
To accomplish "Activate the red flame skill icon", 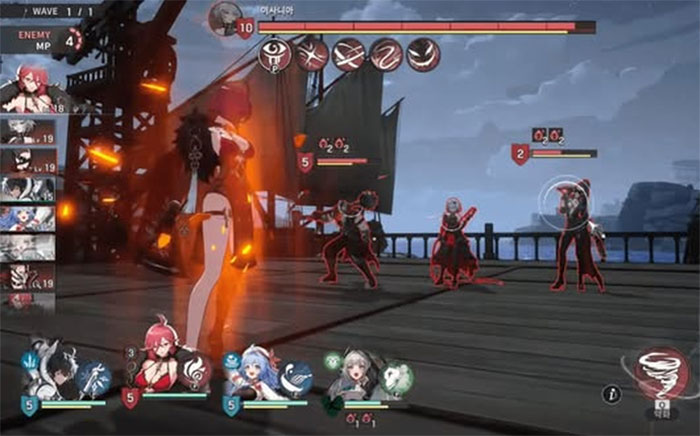I will pyautogui.click(x=196, y=377).
